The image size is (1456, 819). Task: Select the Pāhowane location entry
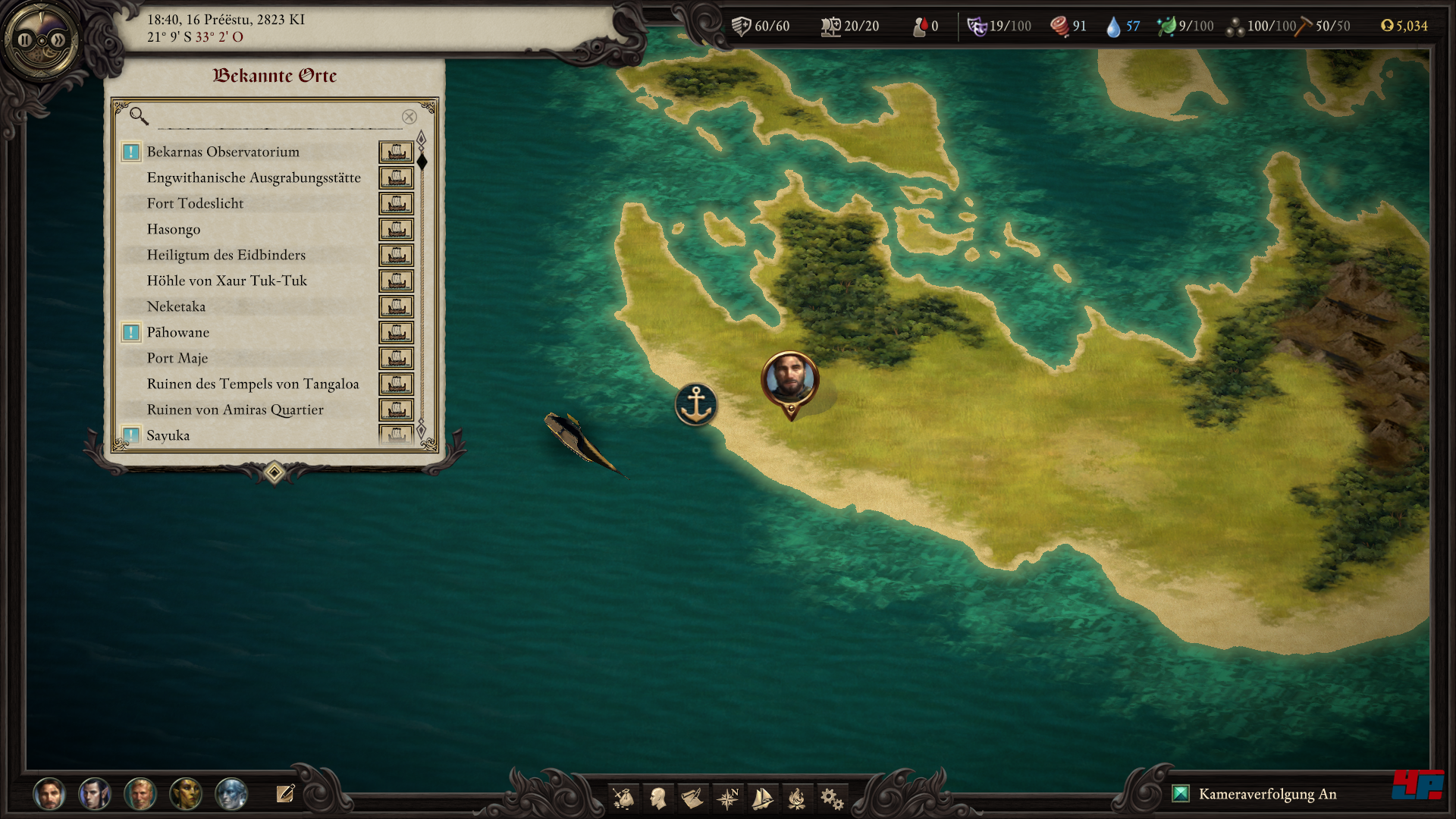pyautogui.click(x=178, y=332)
